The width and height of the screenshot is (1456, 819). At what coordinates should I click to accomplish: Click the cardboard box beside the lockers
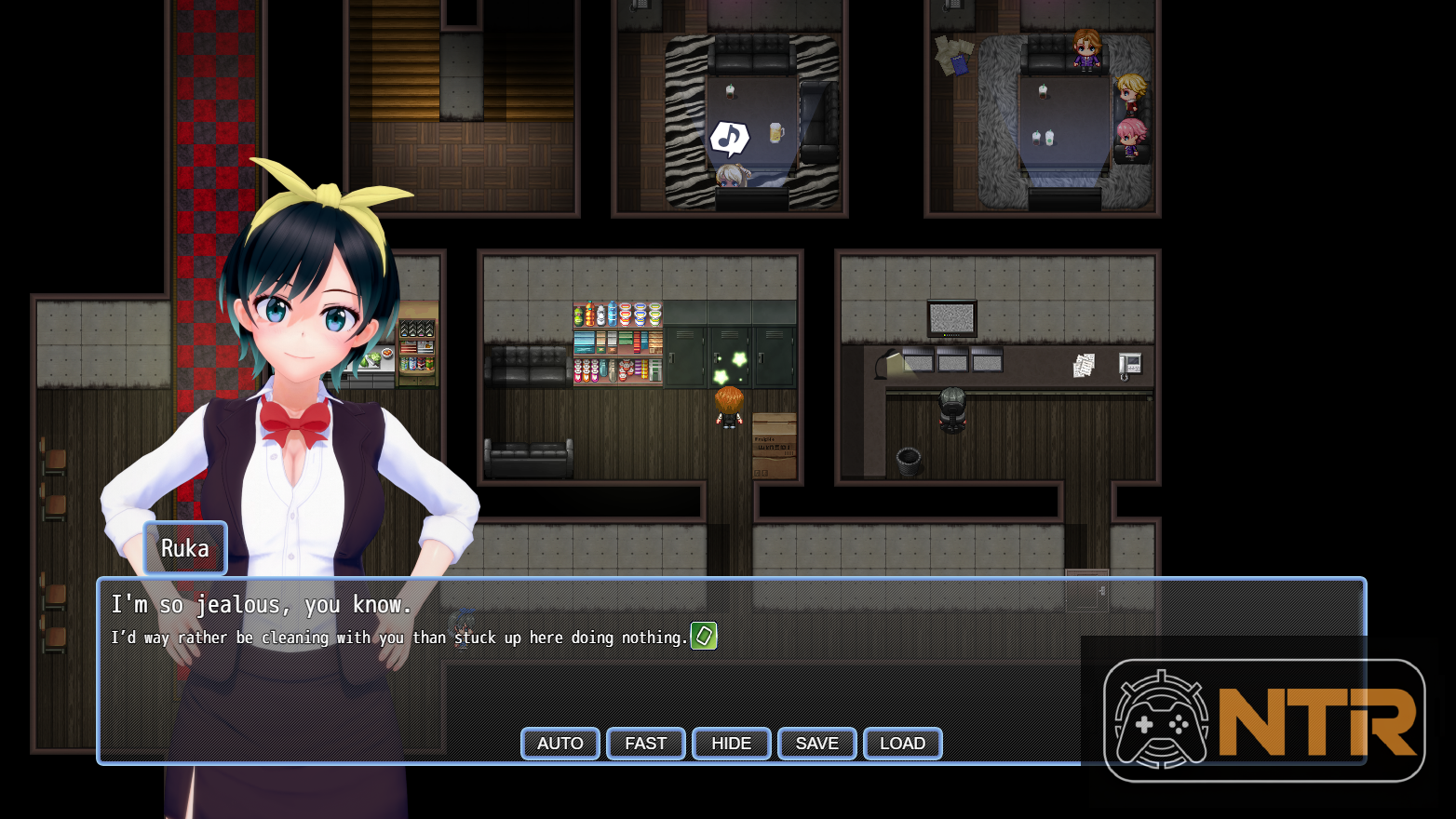coord(775,447)
